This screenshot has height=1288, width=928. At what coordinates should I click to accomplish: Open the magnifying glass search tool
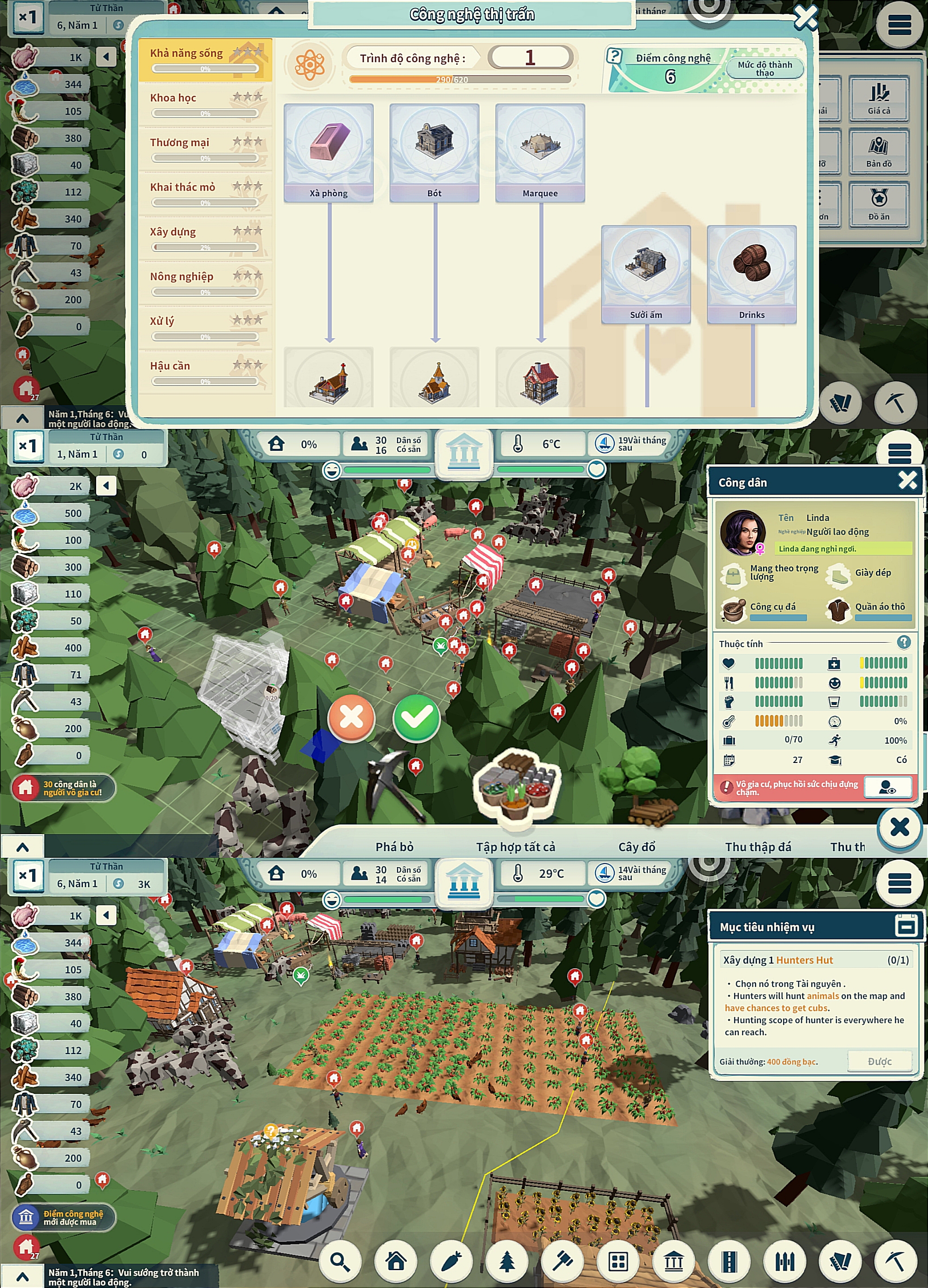coord(340,1261)
